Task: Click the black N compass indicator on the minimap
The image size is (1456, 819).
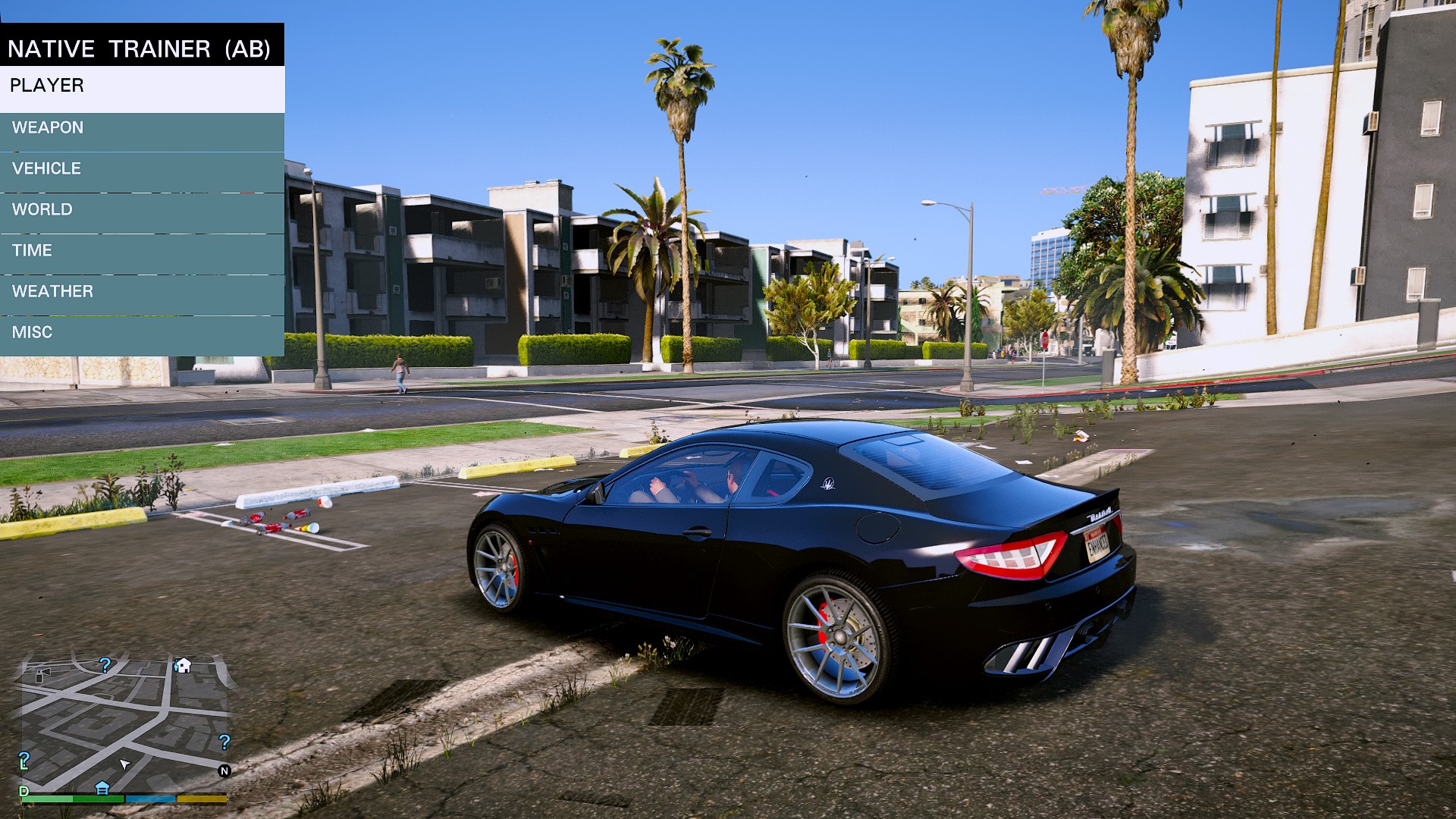Action: (x=224, y=770)
